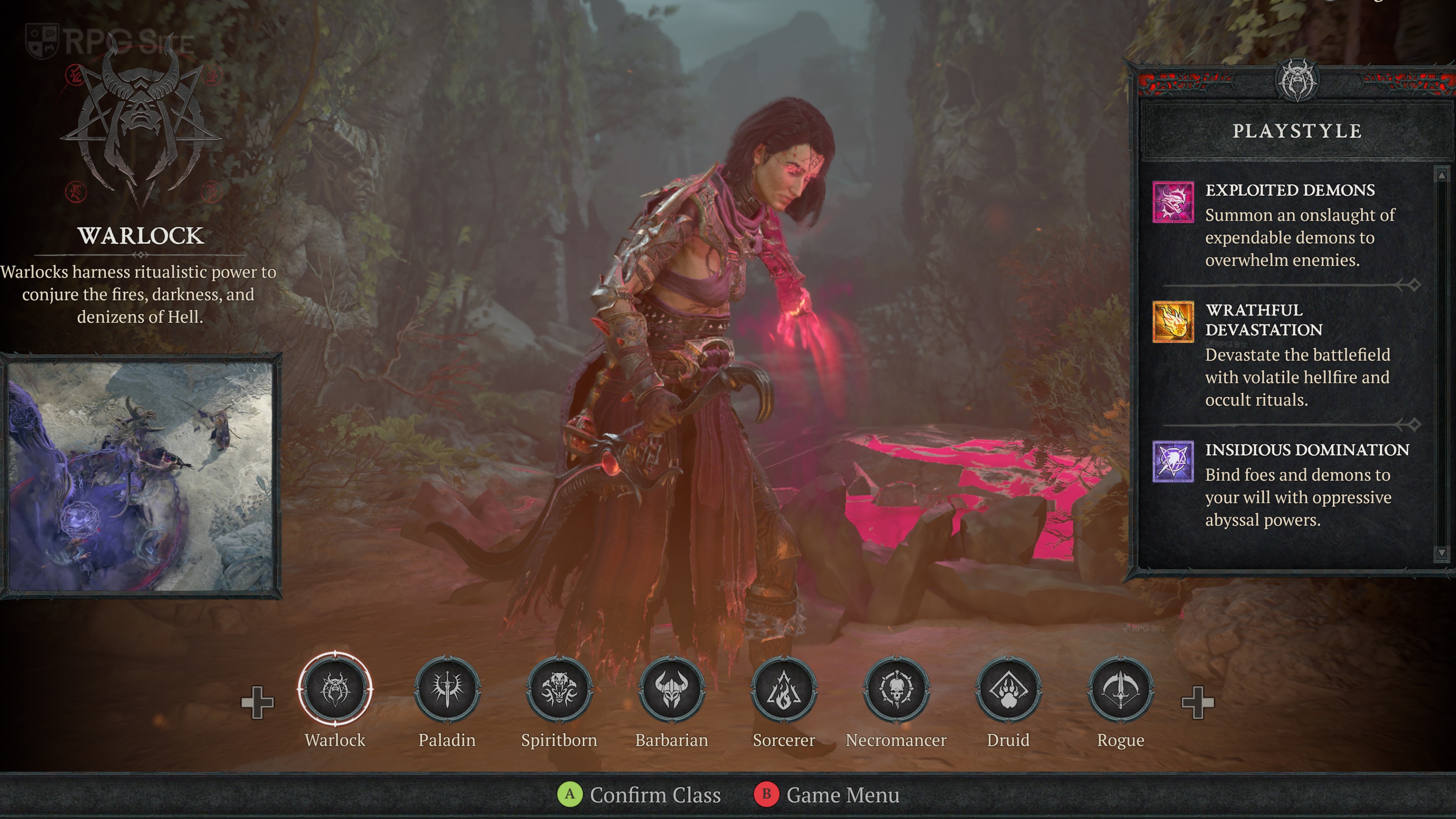Choose the Paladin class

coord(447,689)
